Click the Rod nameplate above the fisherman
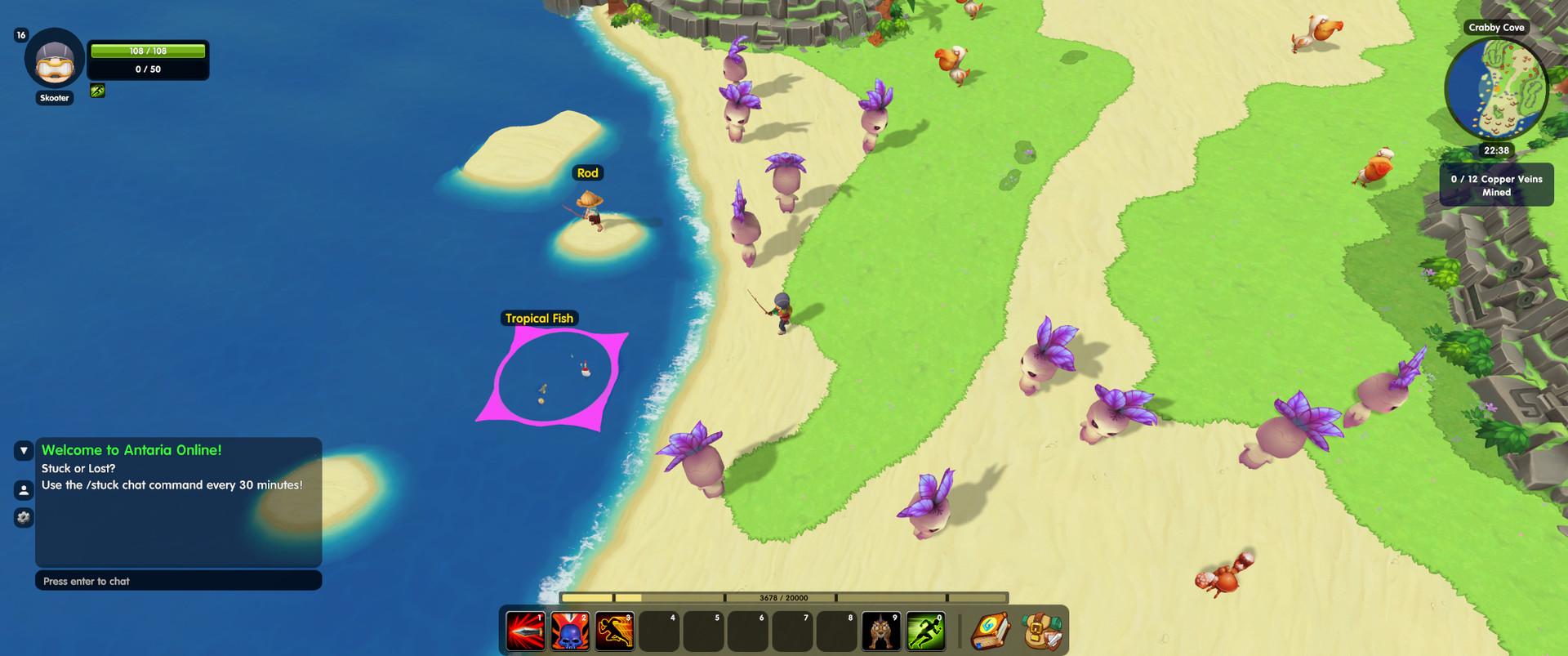1568x656 pixels. pos(590,172)
